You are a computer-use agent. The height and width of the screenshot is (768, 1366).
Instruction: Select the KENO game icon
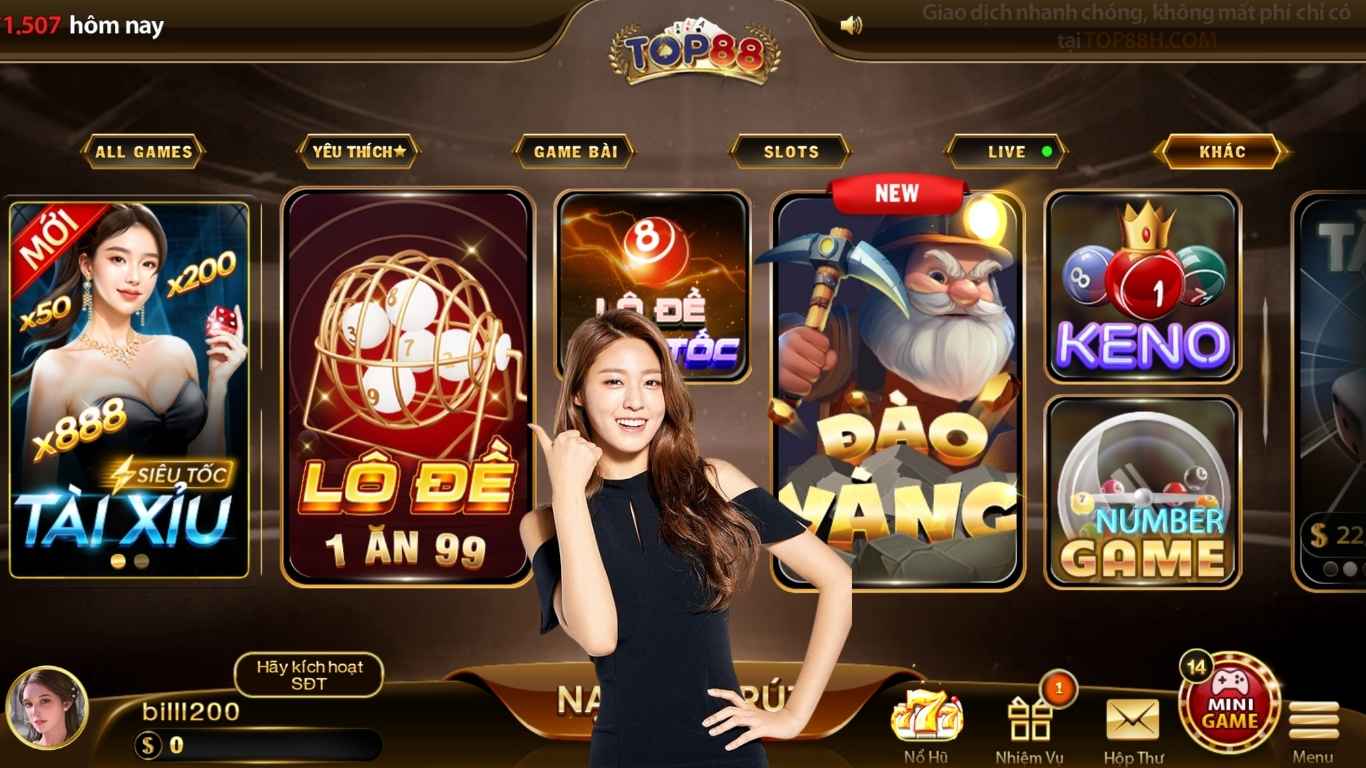pos(1143,290)
